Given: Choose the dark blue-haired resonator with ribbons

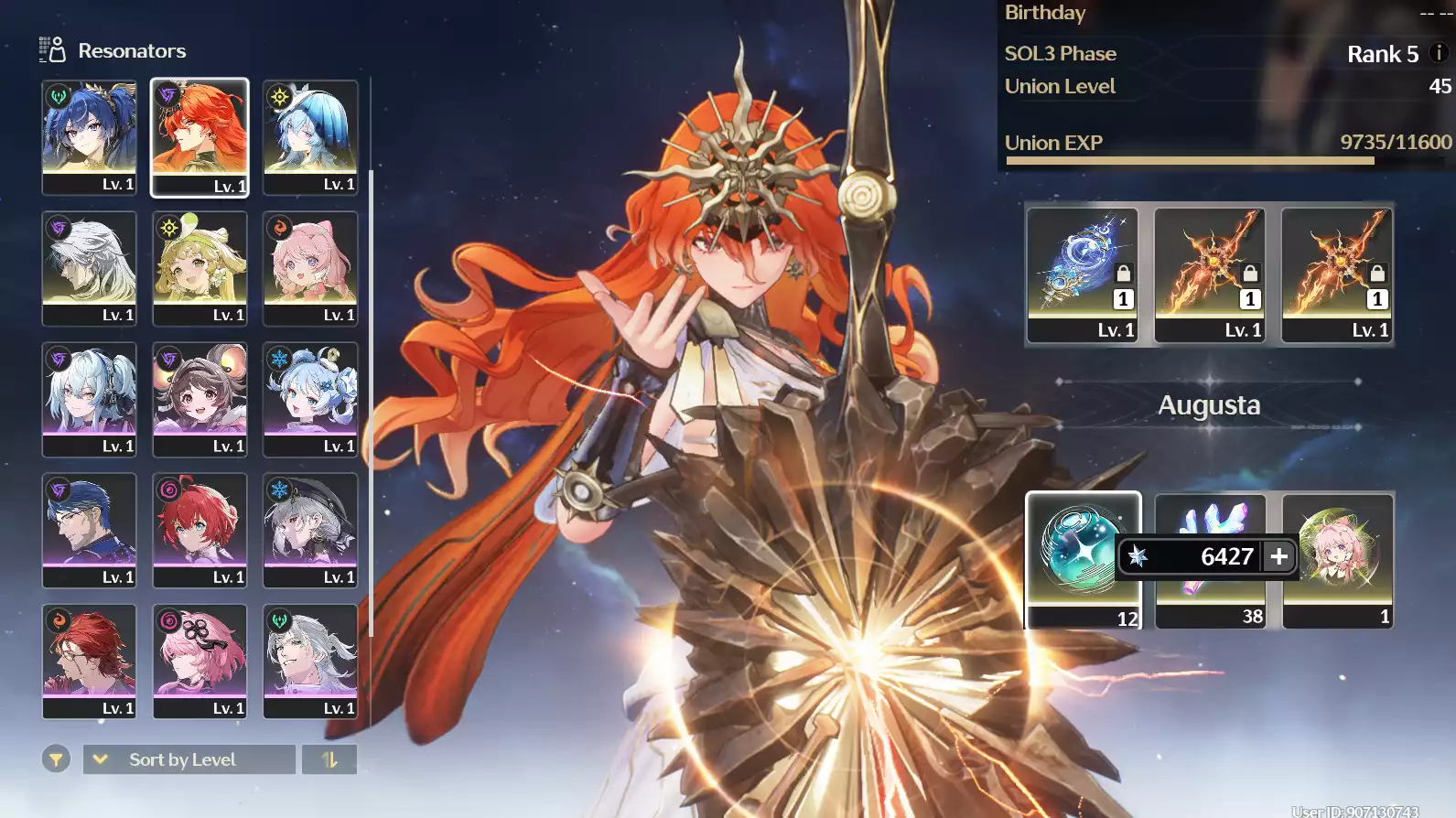Looking at the screenshot, I should pos(89,136).
